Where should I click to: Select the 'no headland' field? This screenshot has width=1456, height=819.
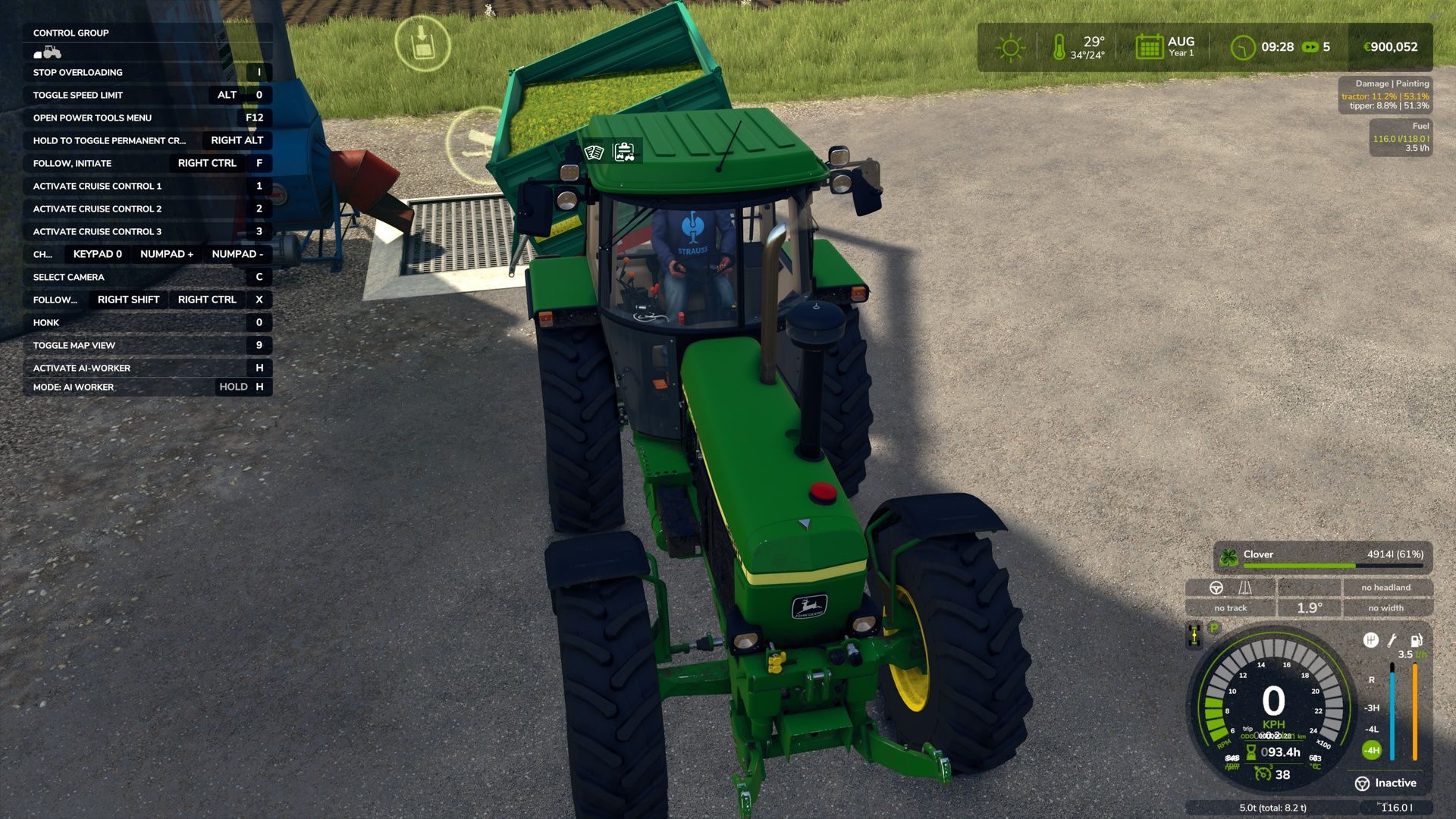pos(1385,588)
